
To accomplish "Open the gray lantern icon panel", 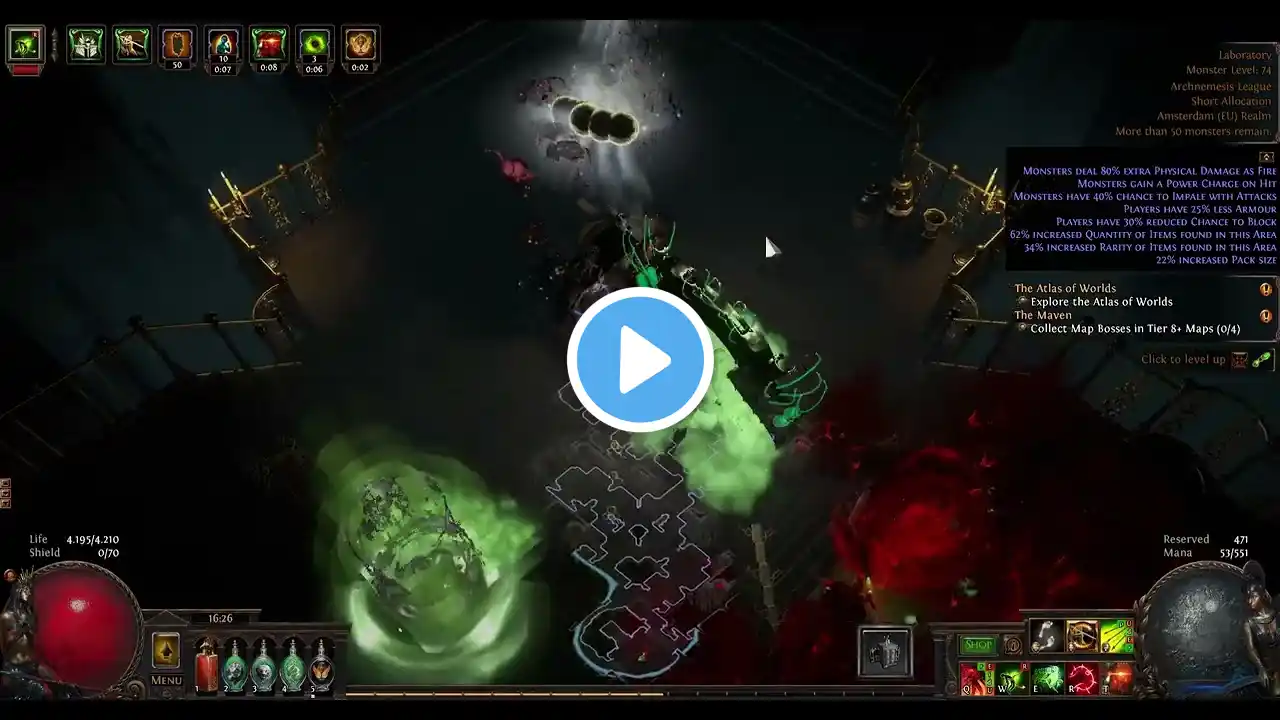I will pyautogui.click(x=885, y=653).
